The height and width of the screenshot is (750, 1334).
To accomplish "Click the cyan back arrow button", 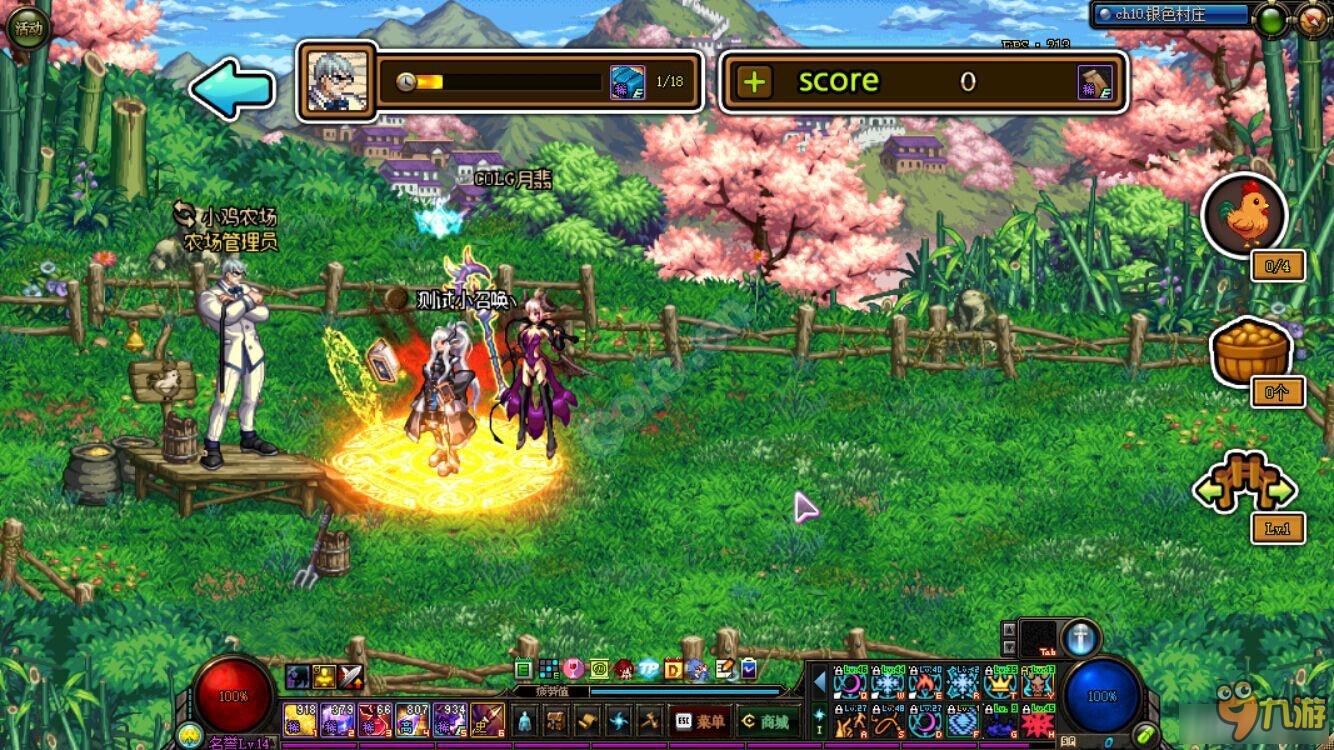I will (232, 89).
